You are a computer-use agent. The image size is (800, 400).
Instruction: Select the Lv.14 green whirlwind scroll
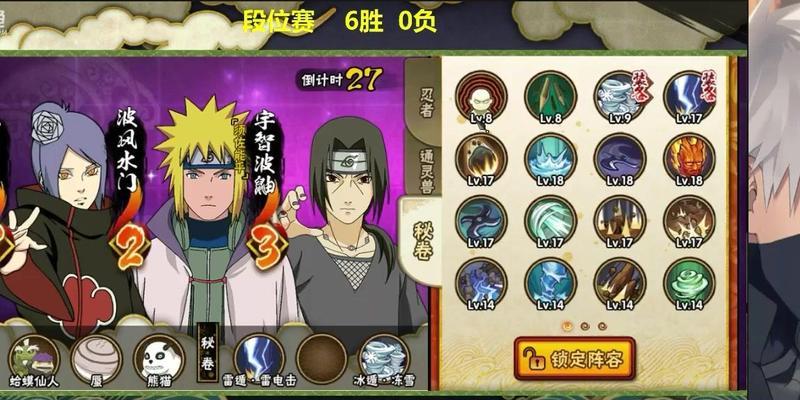point(689,281)
